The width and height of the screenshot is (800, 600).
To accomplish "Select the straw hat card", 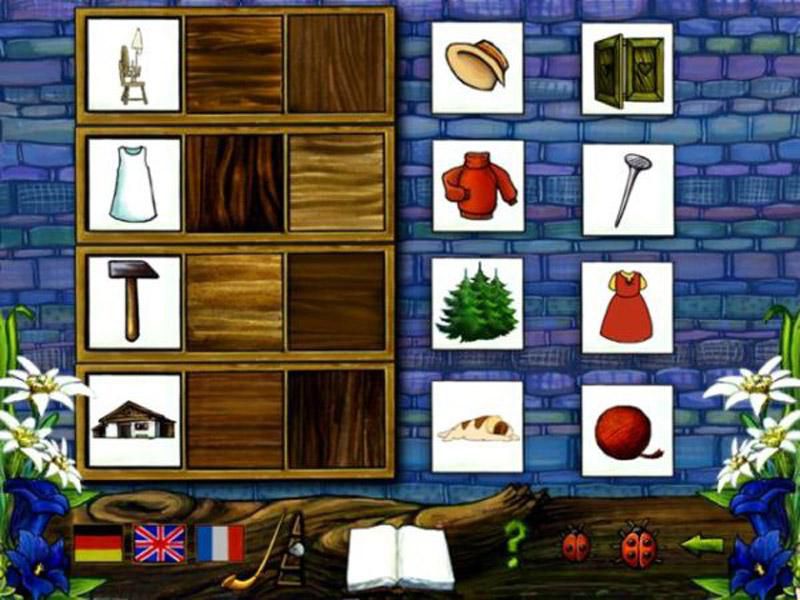I will 477,67.
